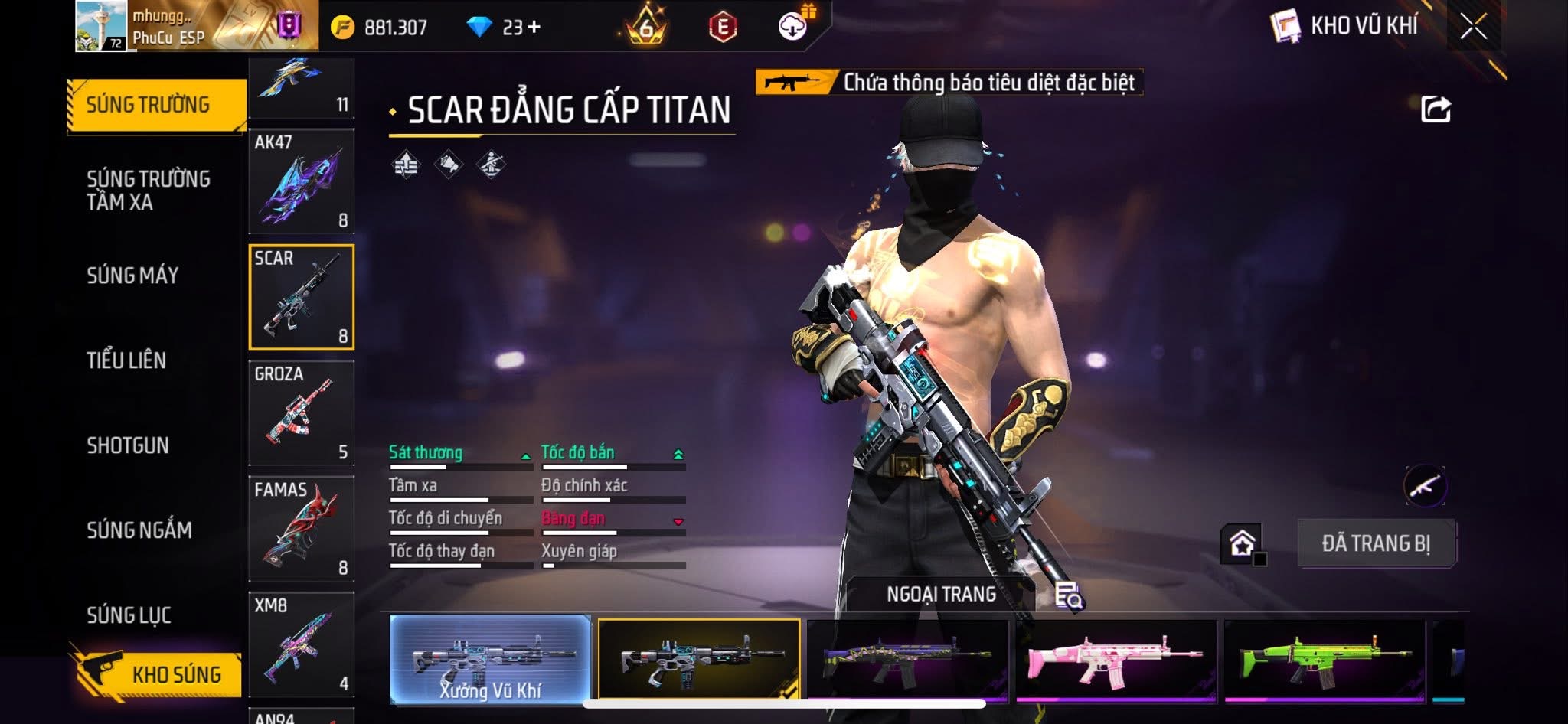Show the Shotgun weapon category

tap(128, 445)
